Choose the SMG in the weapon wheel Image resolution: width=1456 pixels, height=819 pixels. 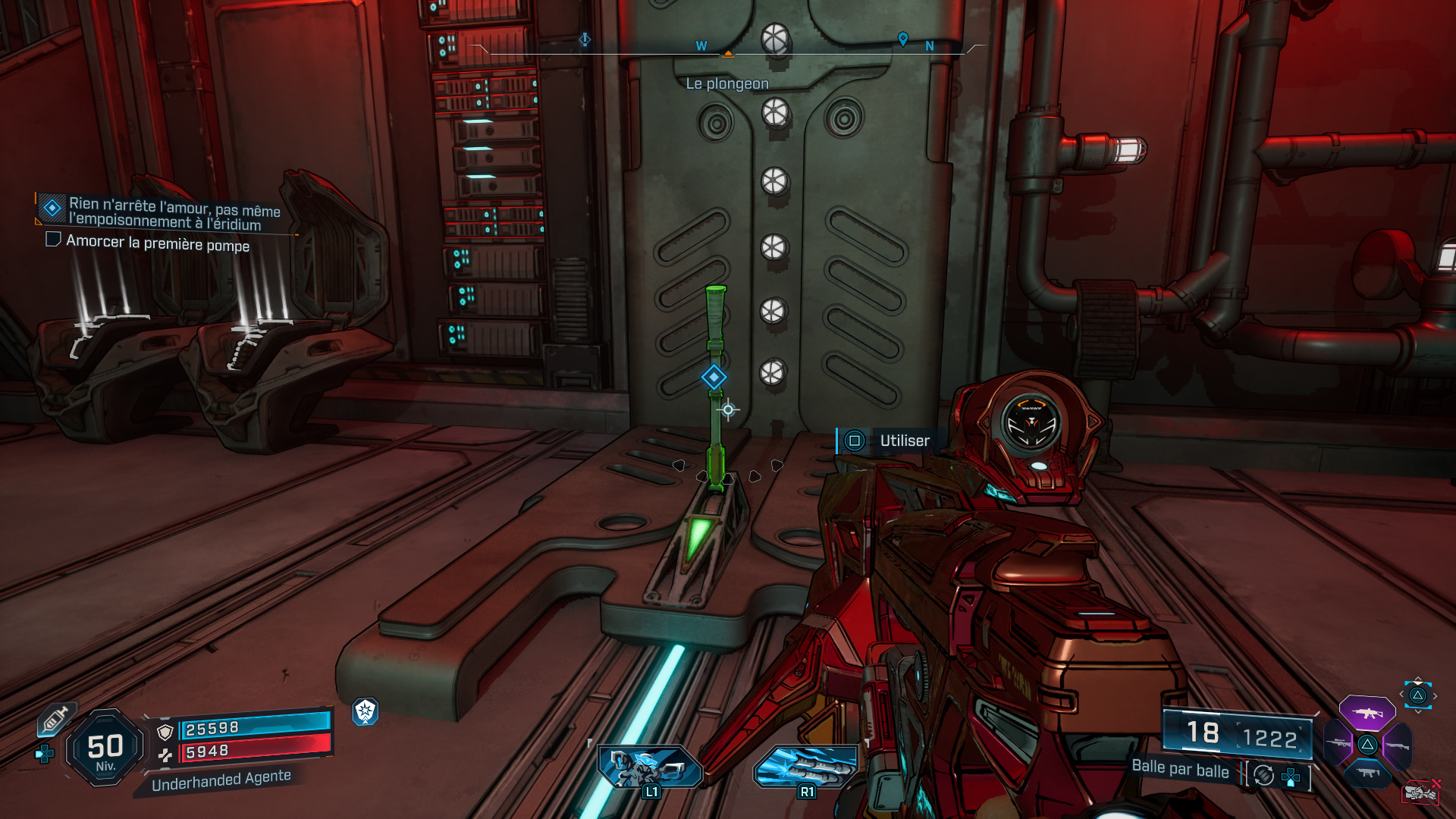point(1368,772)
